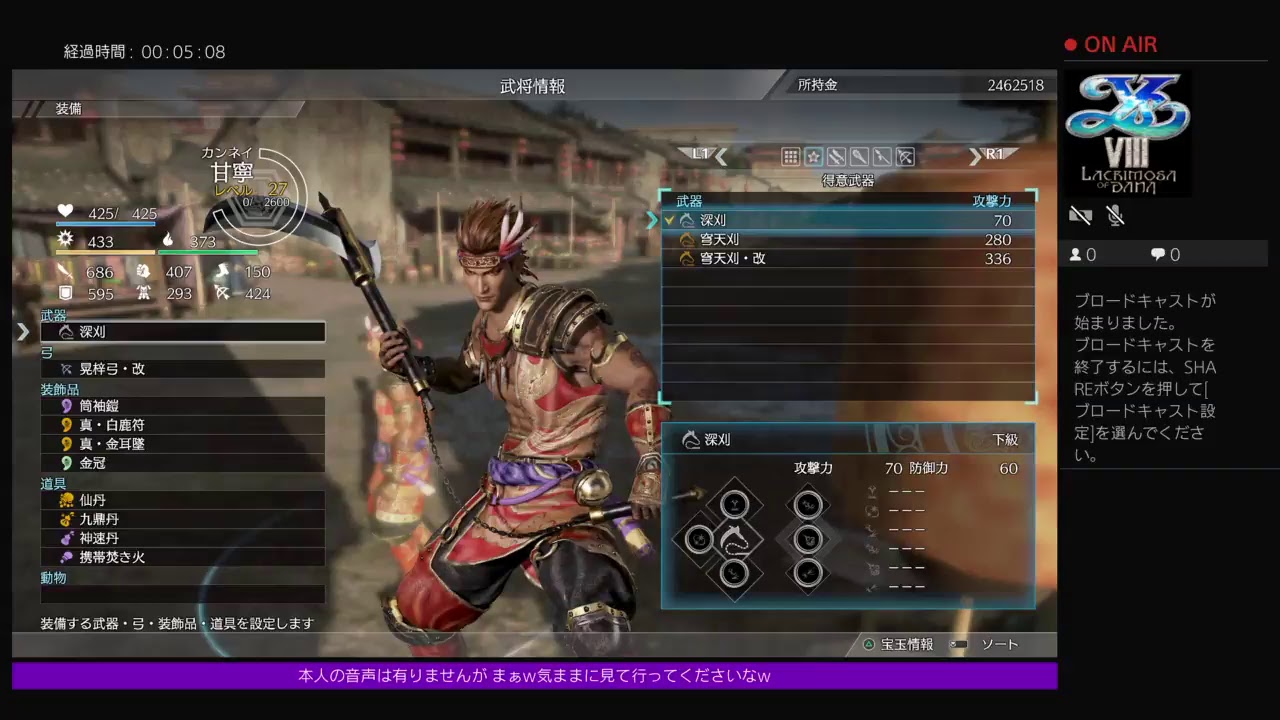Show the bow weapon category tab
The height and width of the screenshot is (720, 1280).
(x=905, y=157)
